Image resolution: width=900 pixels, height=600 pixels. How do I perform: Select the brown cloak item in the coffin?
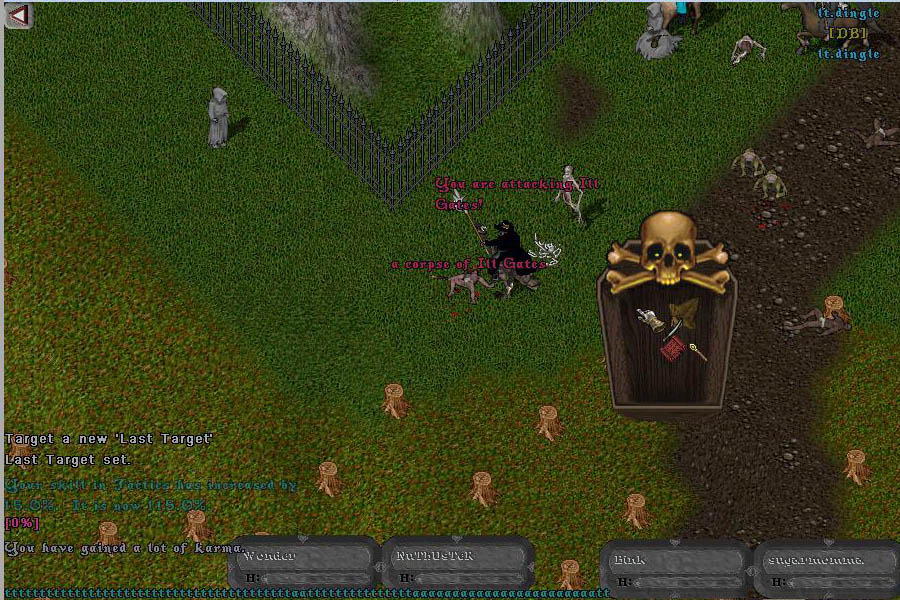pos(686,311)
